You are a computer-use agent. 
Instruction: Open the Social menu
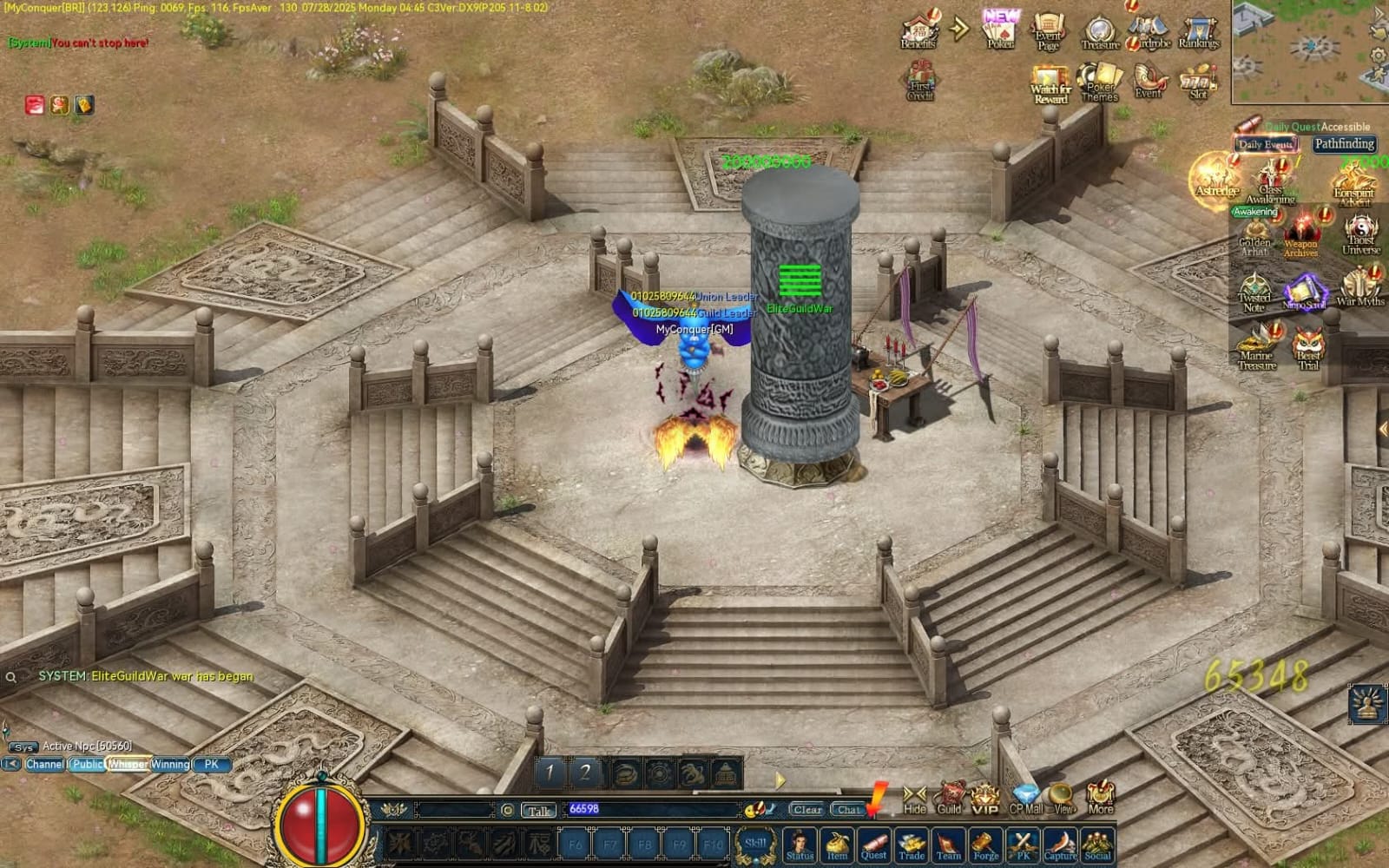pyautogui.click(x=1097, y=844)
